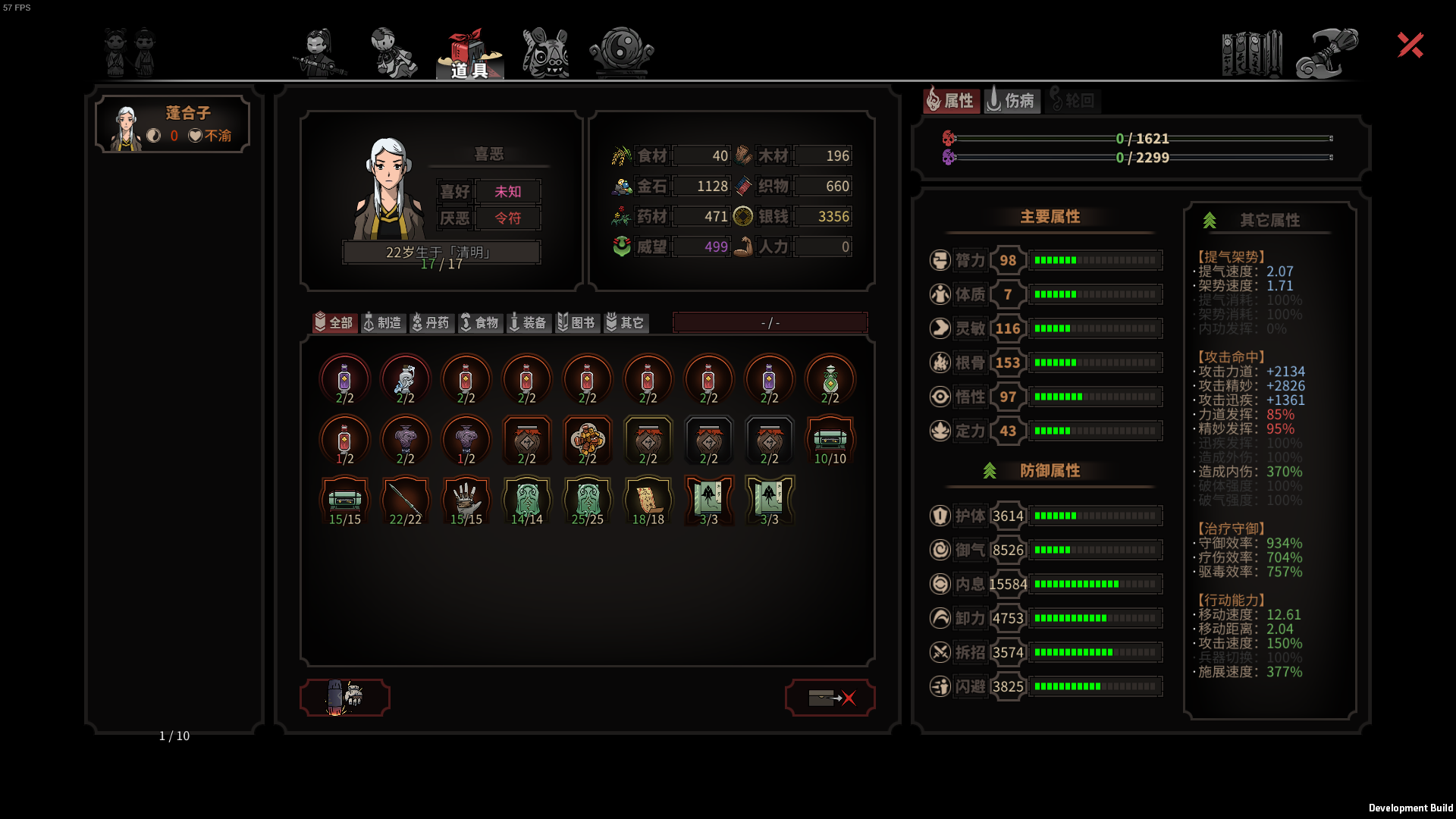This screenshot has width=1456, height=819.
Task: Click the 图书 book filter icon
Action: pos(577,322)
